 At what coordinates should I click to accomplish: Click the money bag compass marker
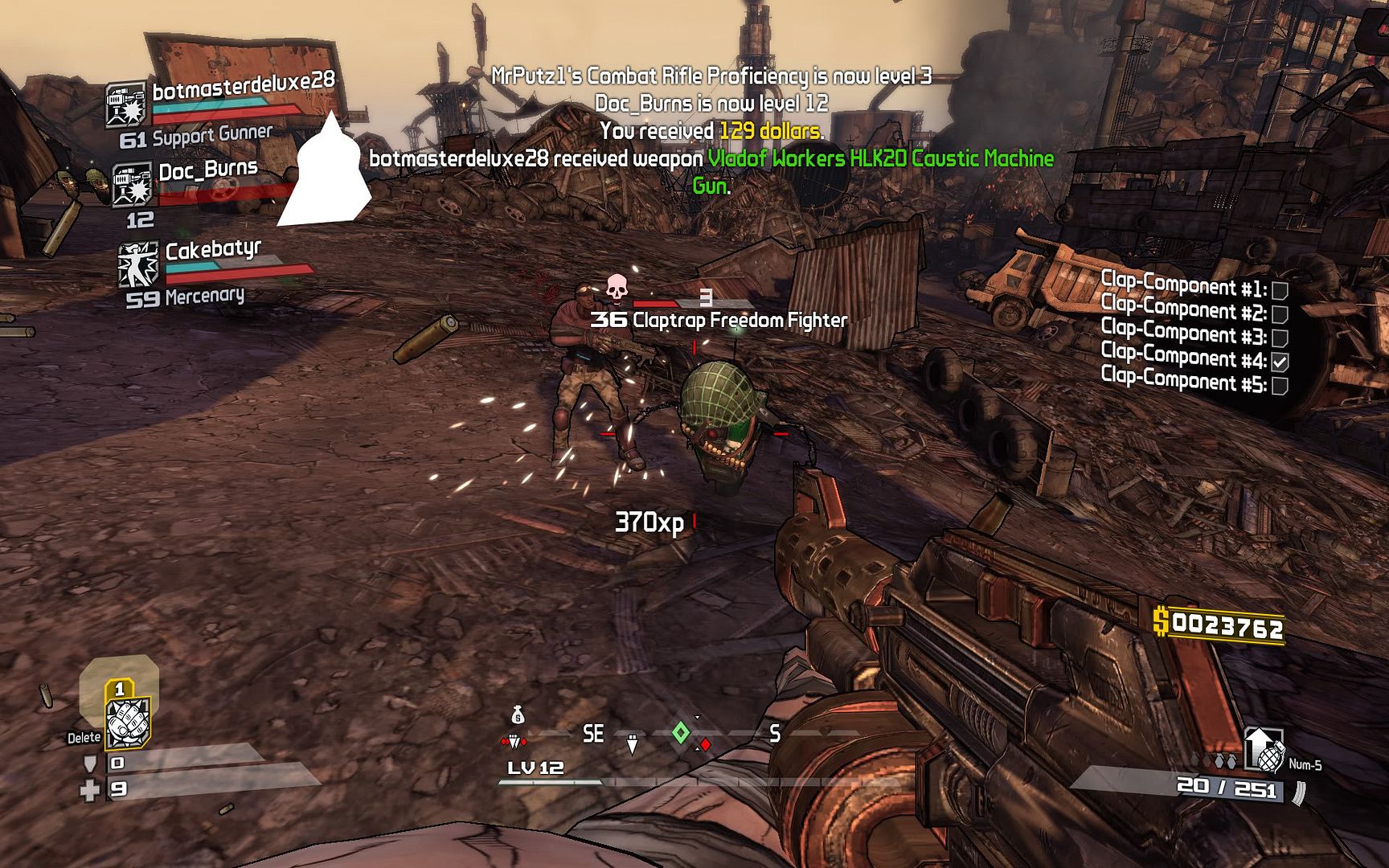(518, 714)
